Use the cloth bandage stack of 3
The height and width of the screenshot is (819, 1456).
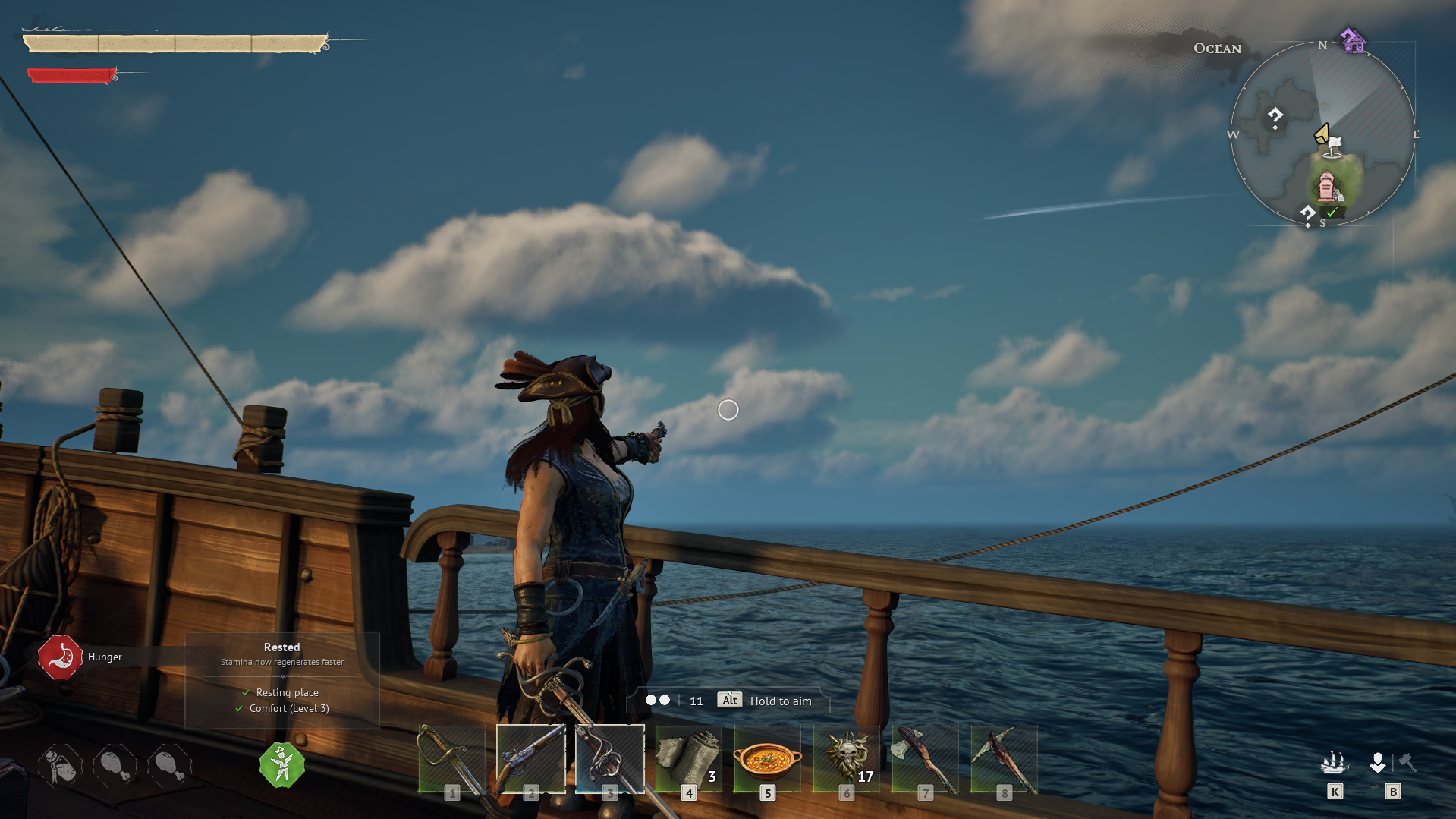pyautogui.click(x=688, y=758)
